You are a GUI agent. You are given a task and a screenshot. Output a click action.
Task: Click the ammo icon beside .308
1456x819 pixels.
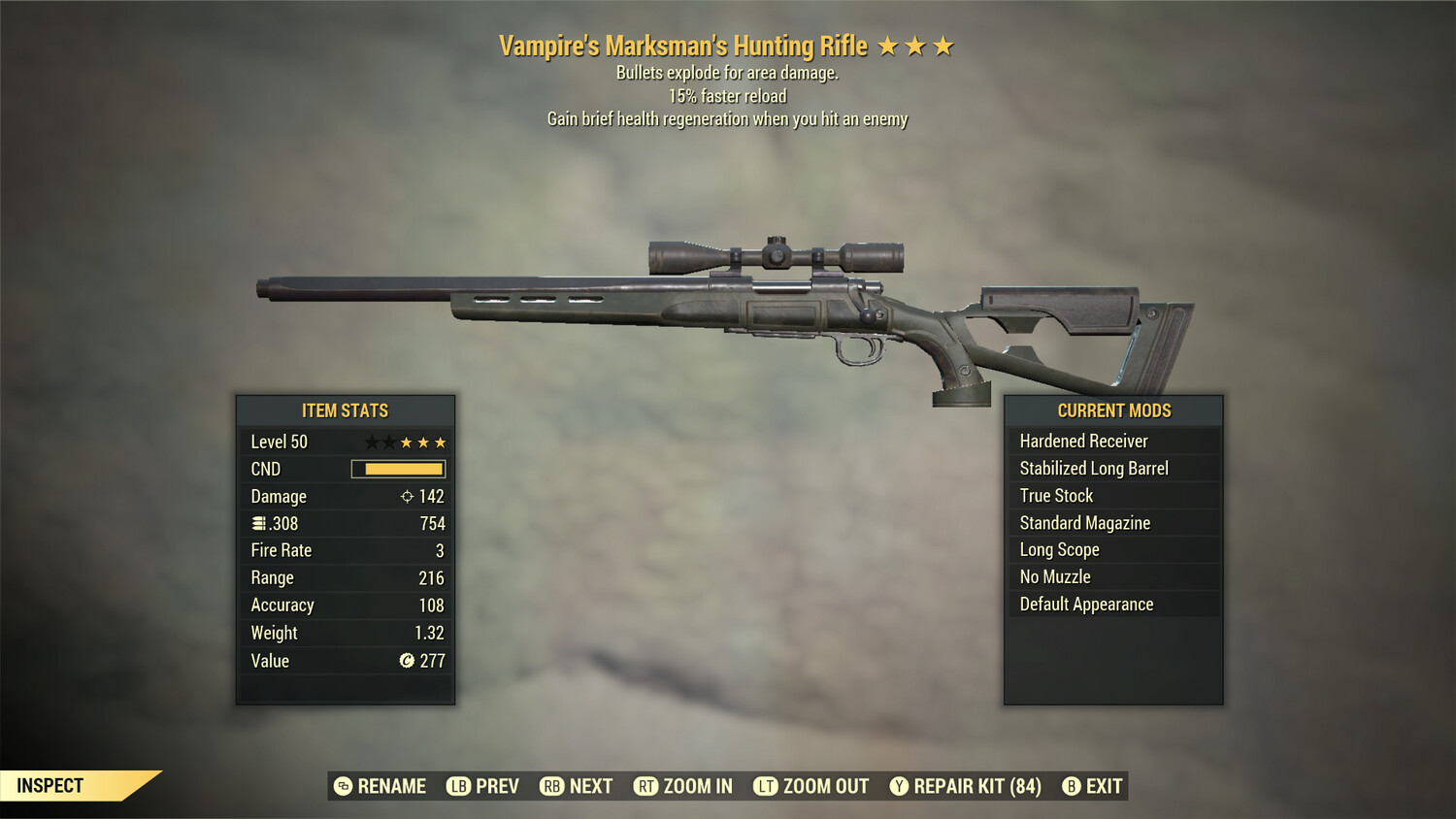[x=258, y=523]
